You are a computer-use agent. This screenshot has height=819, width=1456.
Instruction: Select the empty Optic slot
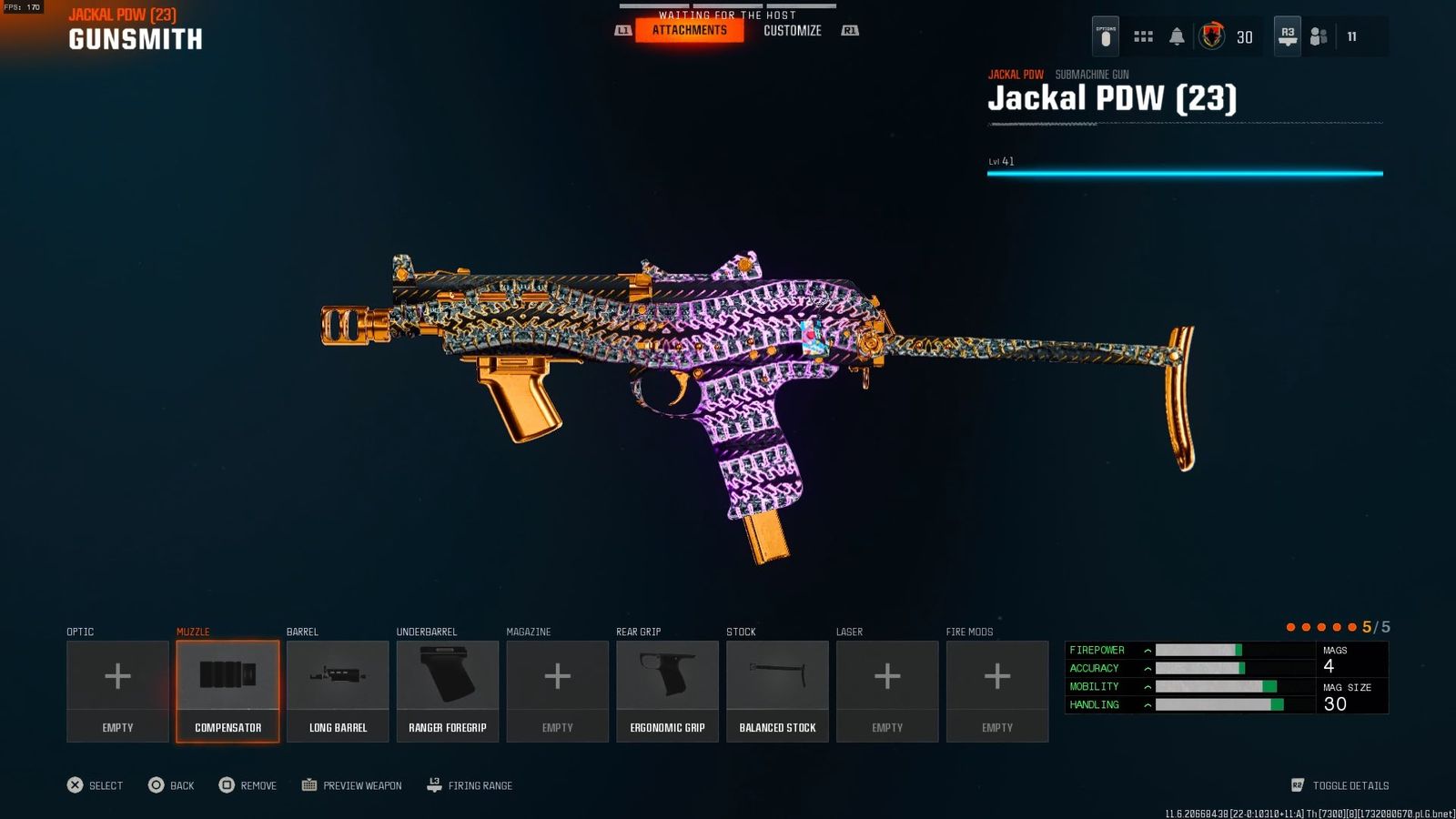[x=117, y=691]
